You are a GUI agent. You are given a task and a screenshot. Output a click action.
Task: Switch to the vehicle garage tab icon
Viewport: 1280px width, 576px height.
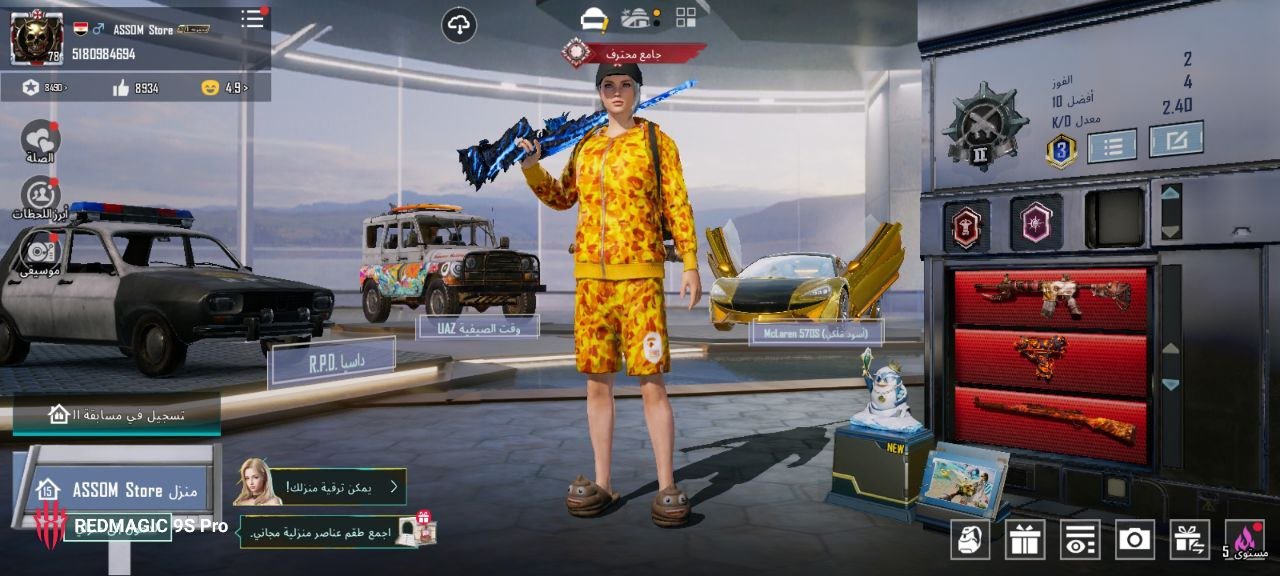(636, 18)
